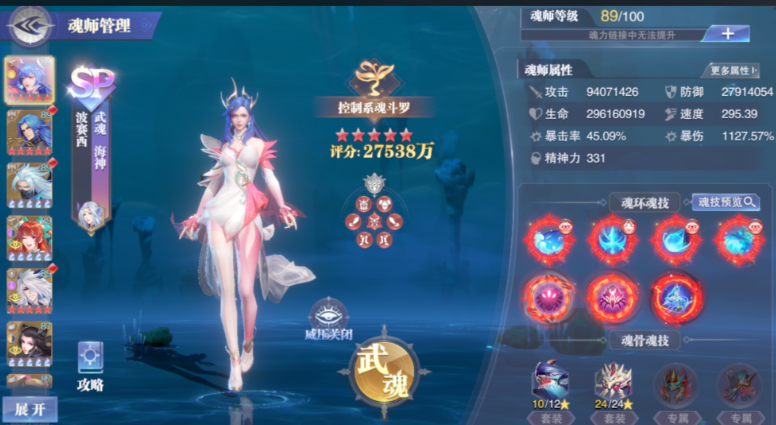Inspect the 10/12 set soul bone slot
This screenshot has height=425, width=776.
point(551,385)
